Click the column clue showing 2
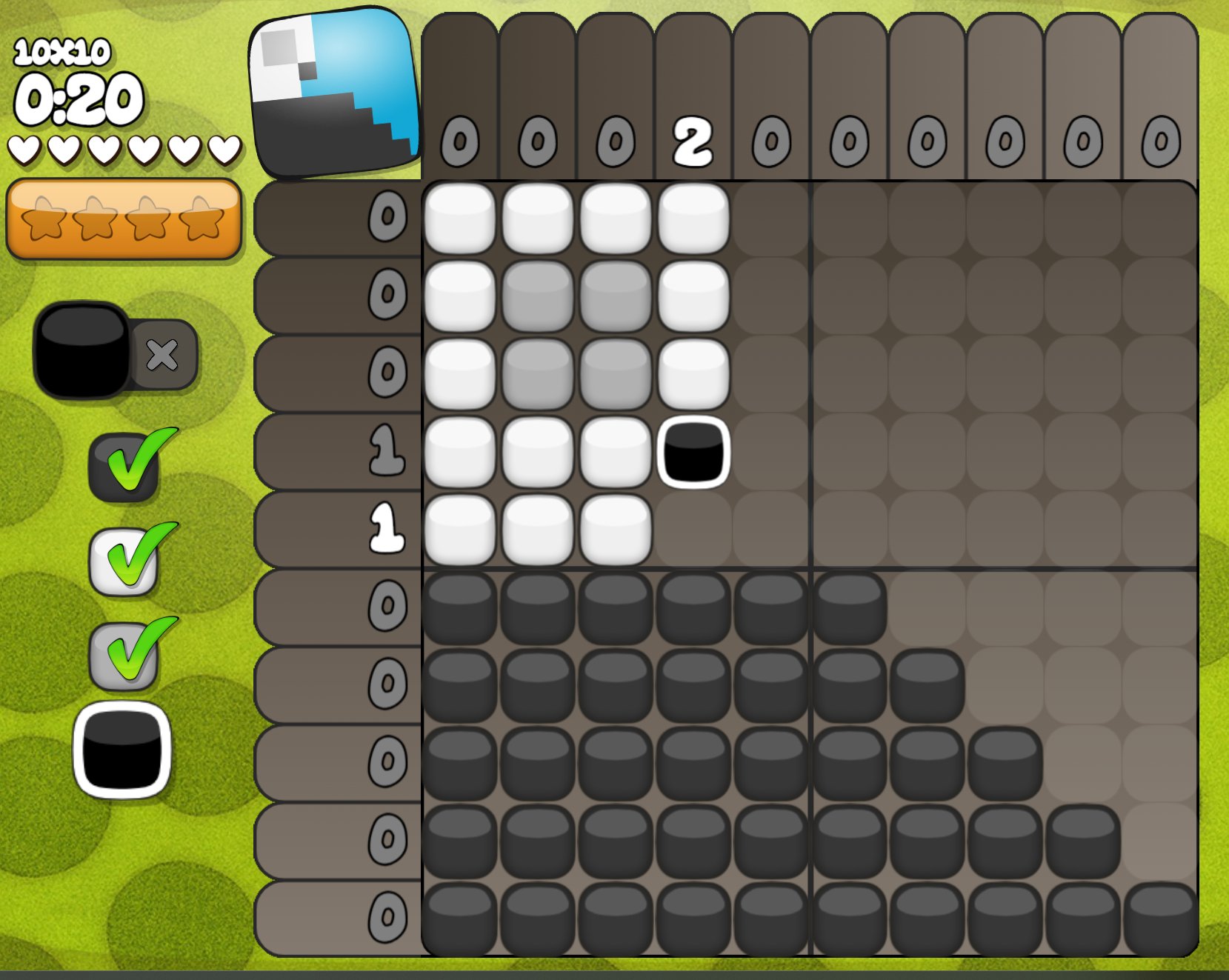Viewport: 1229px width, 980px height. point(693,141)
